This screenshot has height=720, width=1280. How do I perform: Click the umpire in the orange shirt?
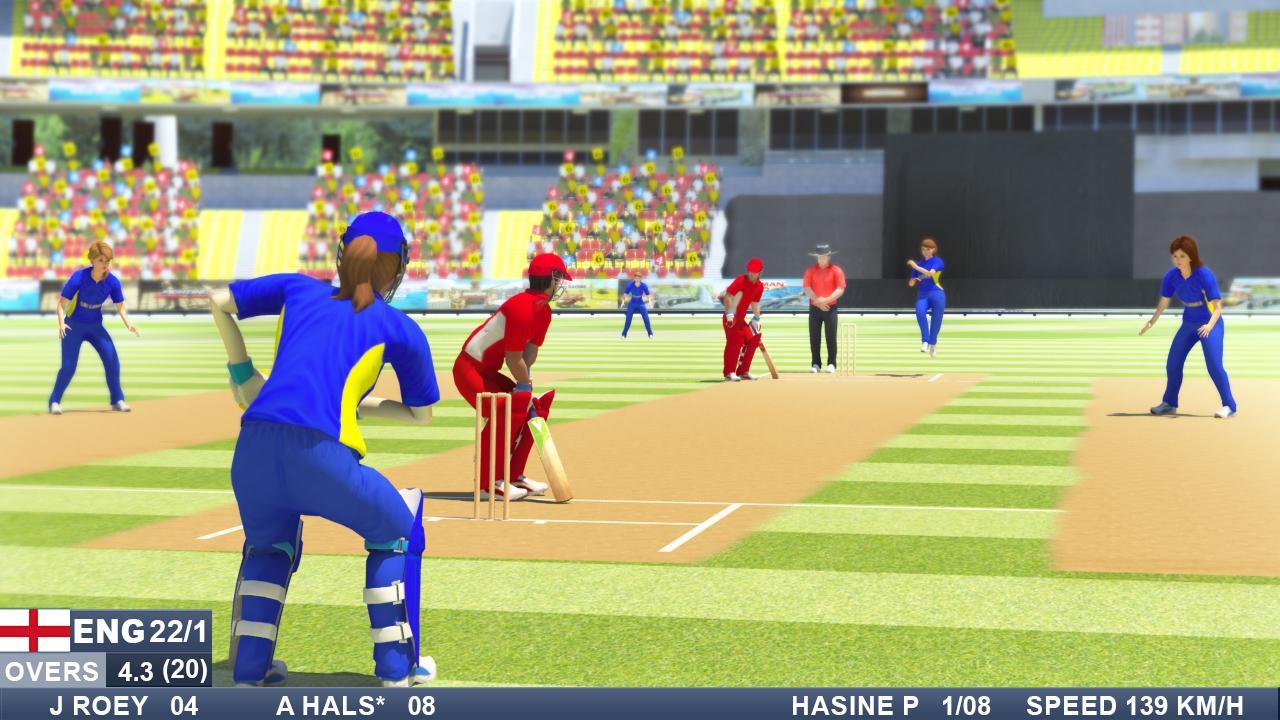pyautogui.click(x=822, y=300)
